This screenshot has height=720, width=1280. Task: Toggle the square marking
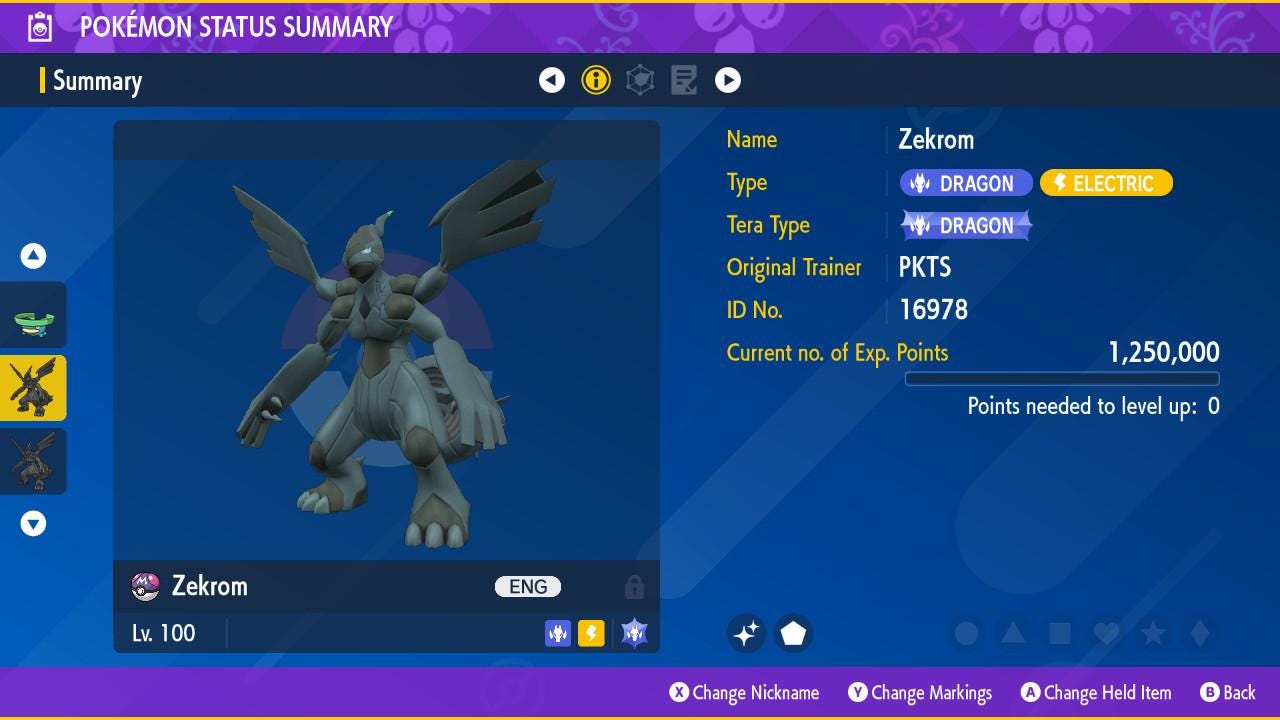coord(1060,633)
